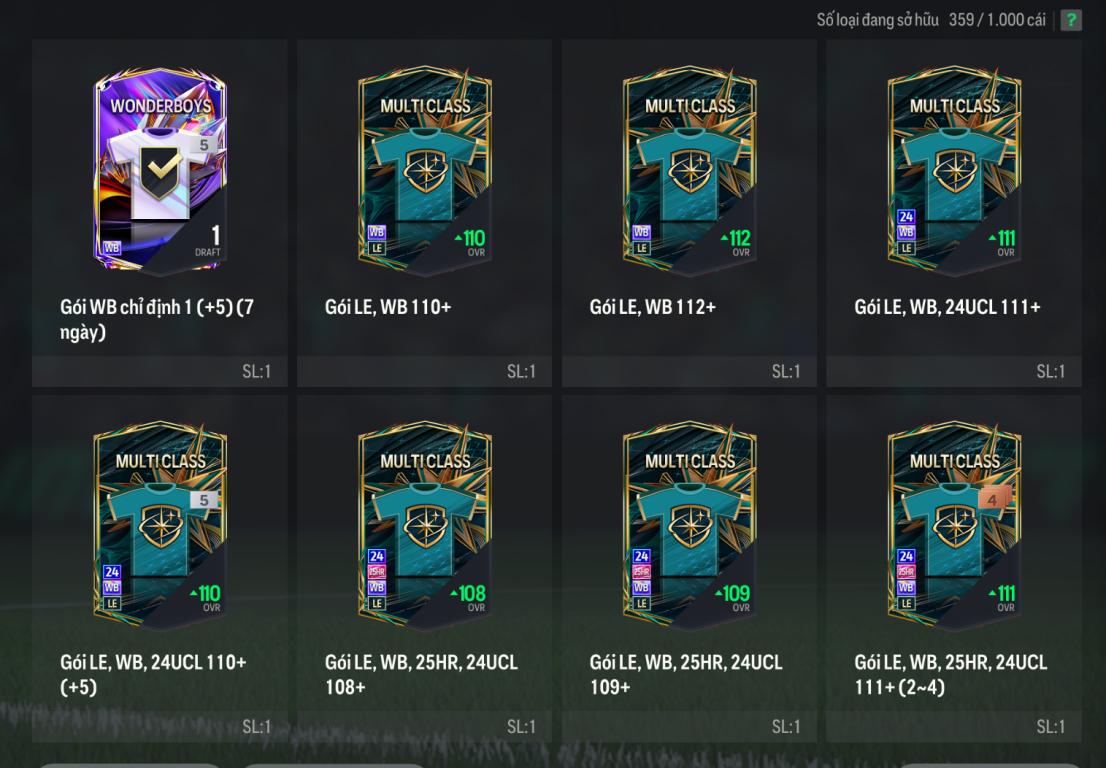Select the 25HR, 24UCL 109+ pack
The image size is (1106, 768).
[689, 527]
